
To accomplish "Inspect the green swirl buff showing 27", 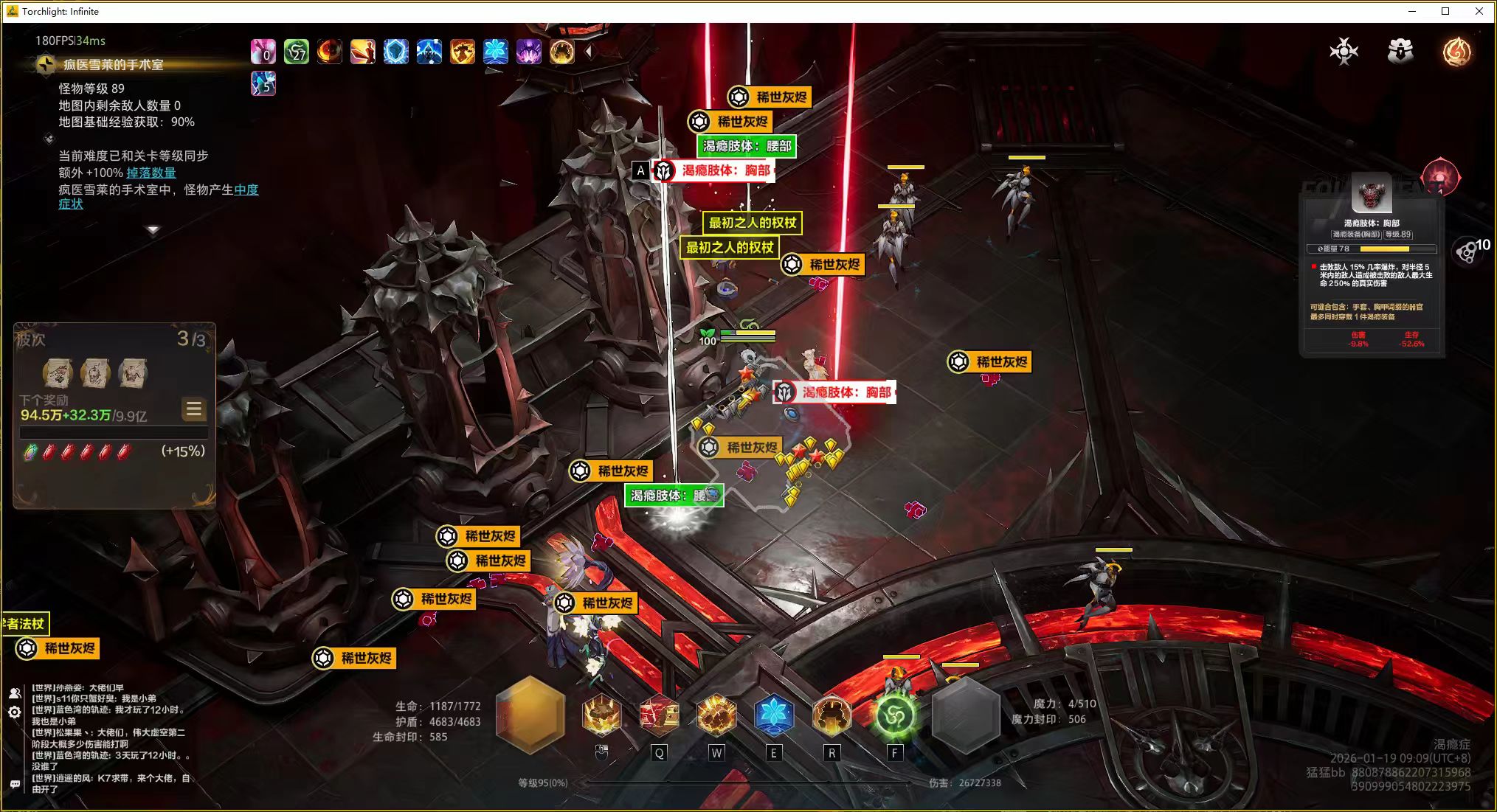I will tap(297, 52).
